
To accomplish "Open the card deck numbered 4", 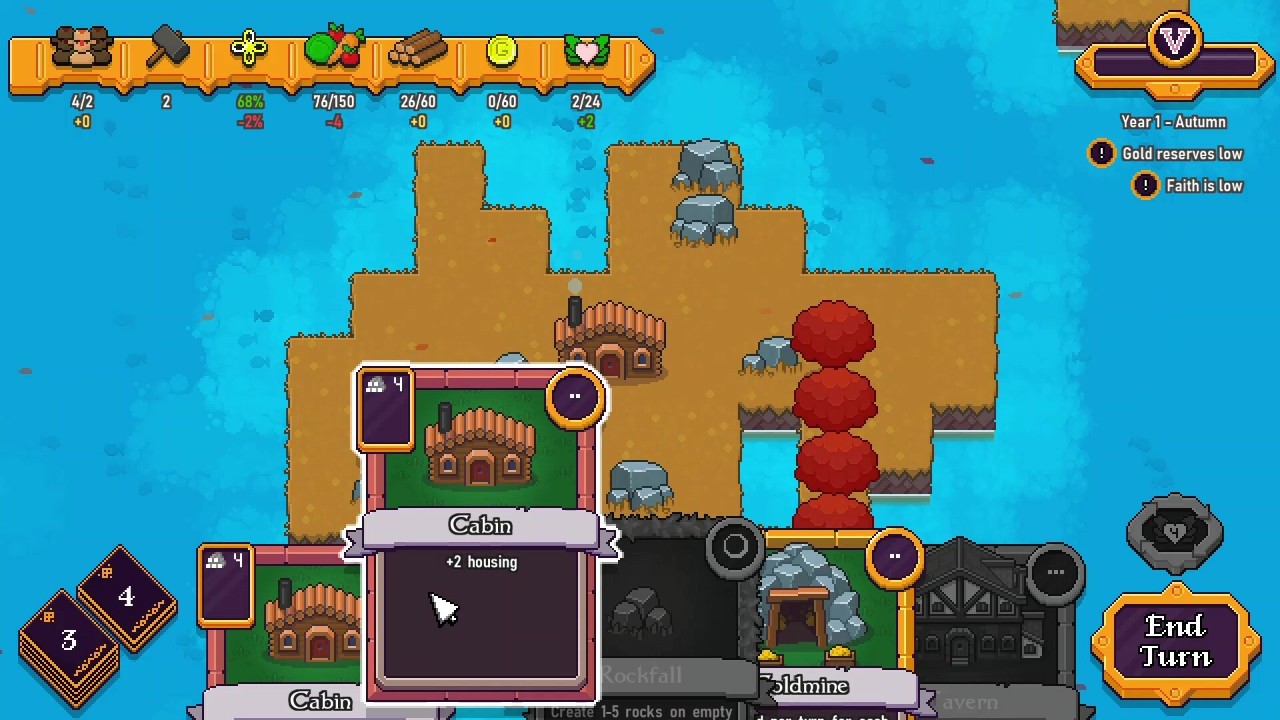I will tap(126, 597).
